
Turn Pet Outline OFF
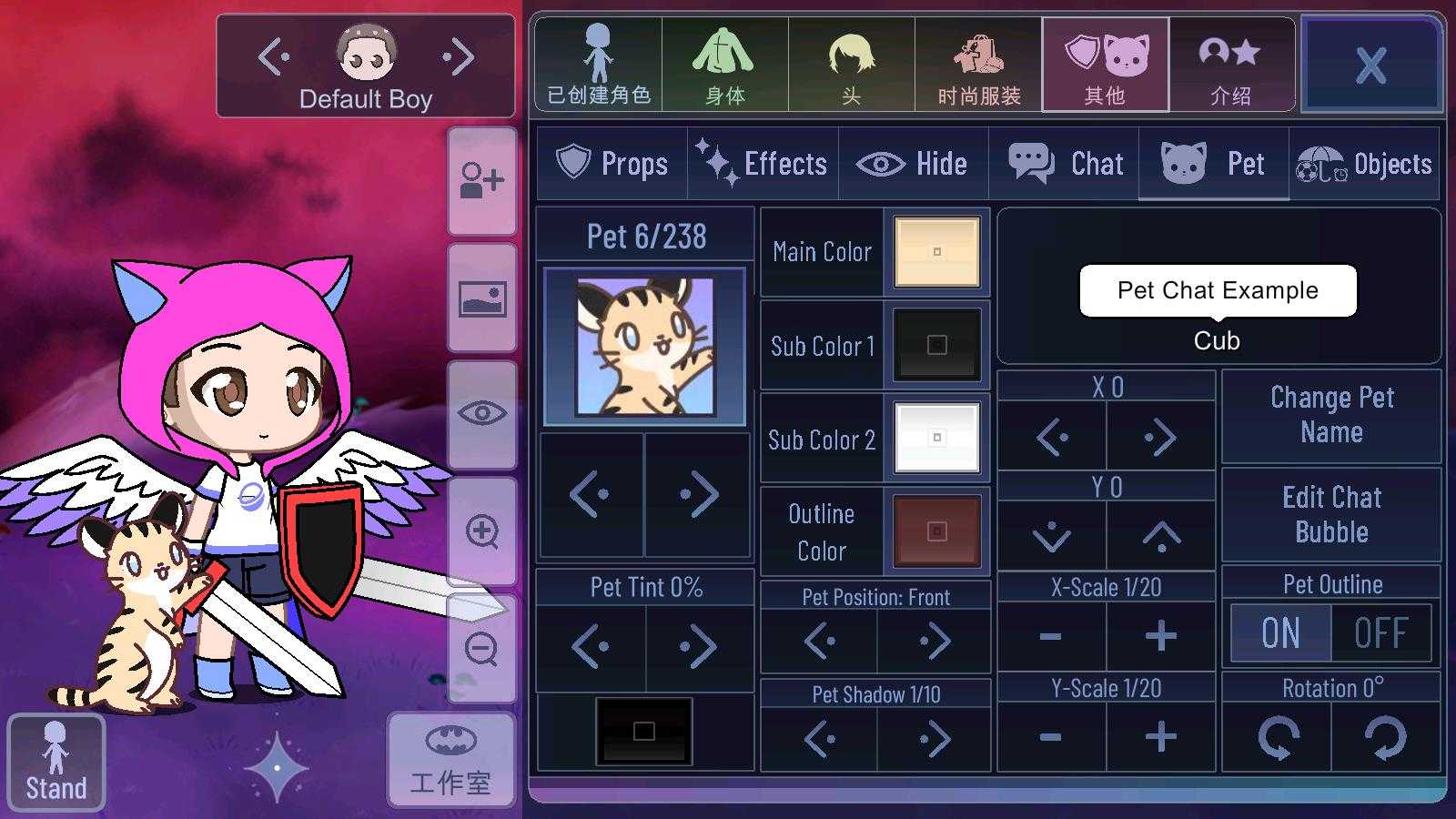(x=1380, y=633)
